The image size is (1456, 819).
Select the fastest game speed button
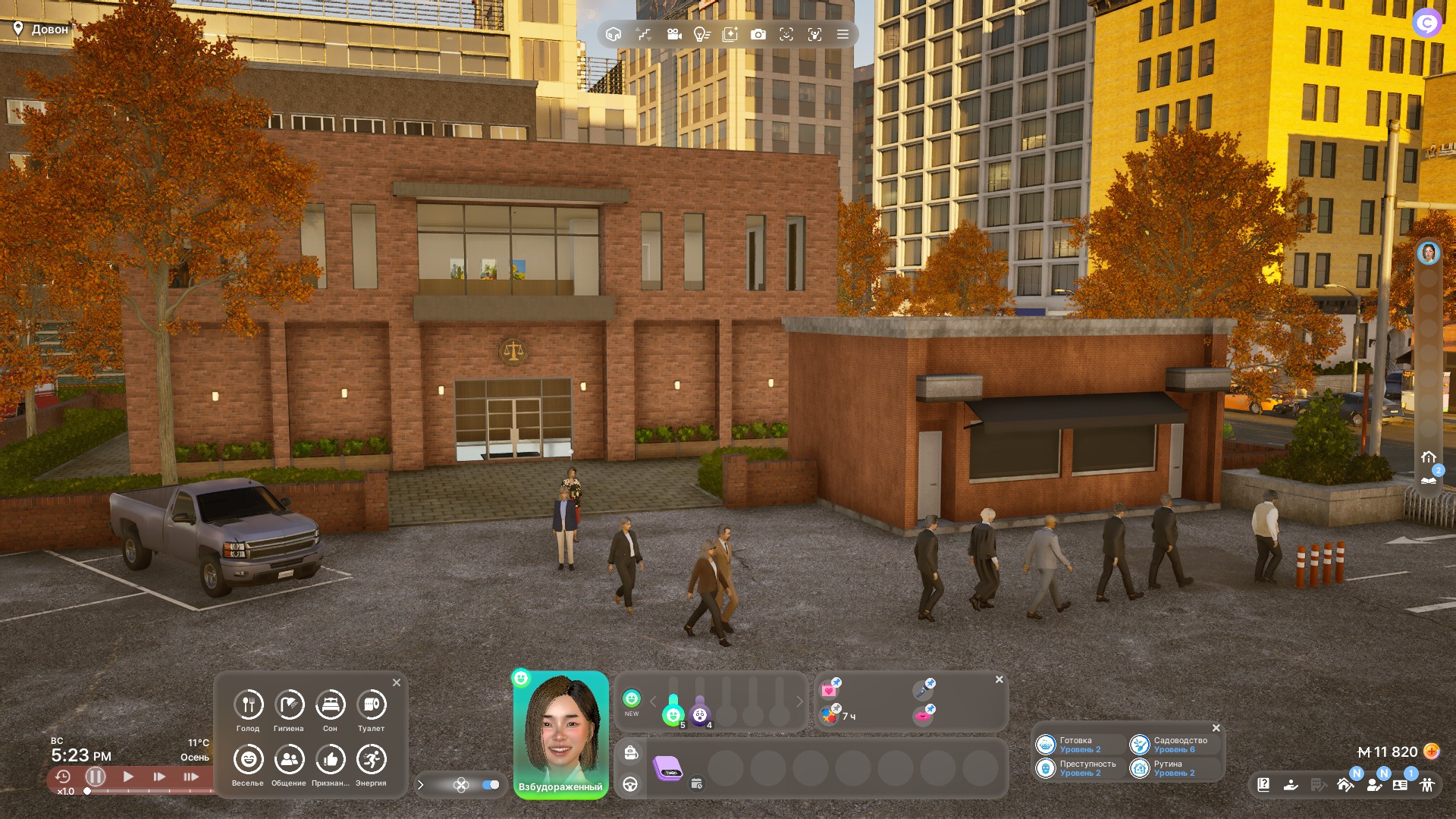[191, 777]
